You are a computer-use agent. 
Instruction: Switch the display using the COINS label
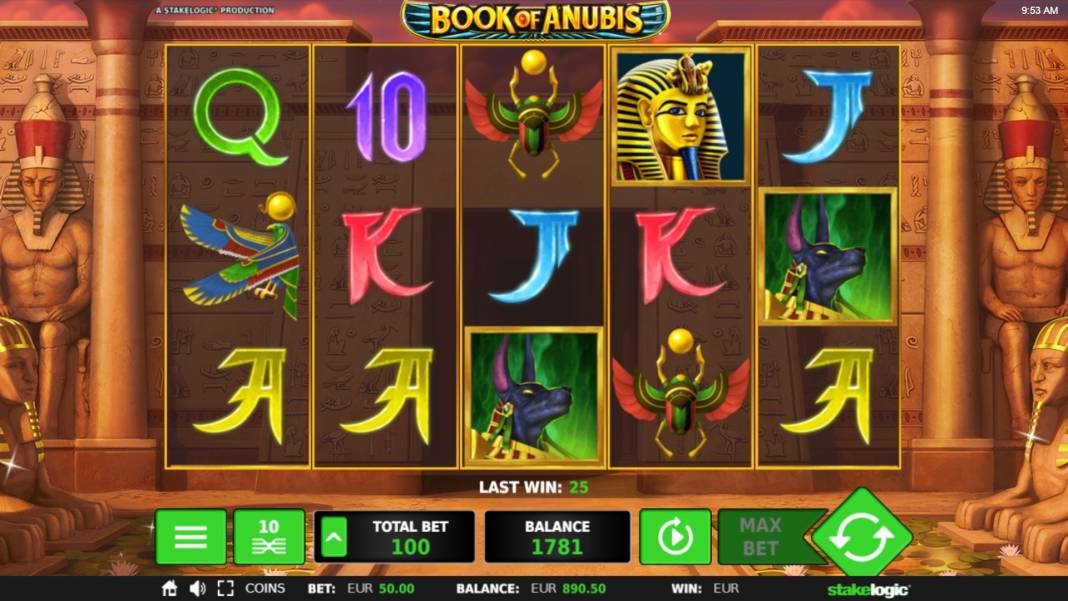click(265, 589)
